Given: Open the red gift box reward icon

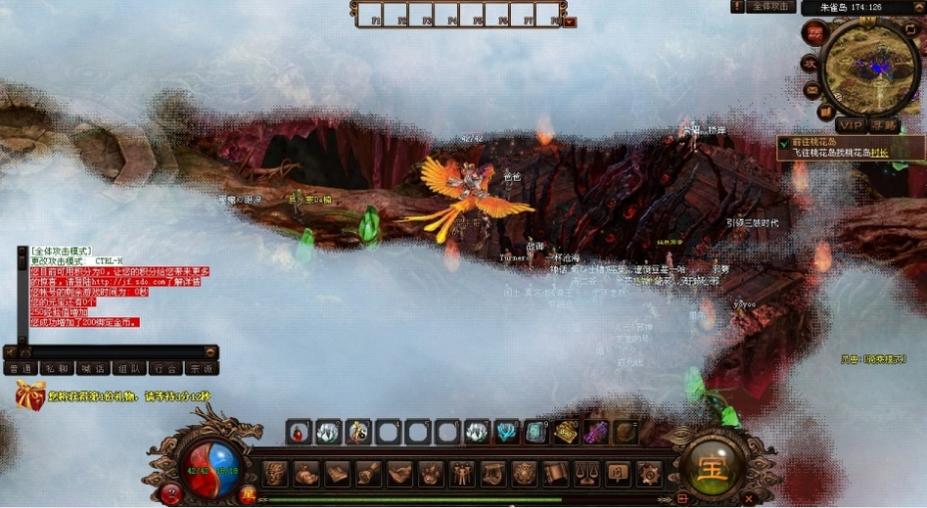Looking at the screenshot, I should (29, 395).
